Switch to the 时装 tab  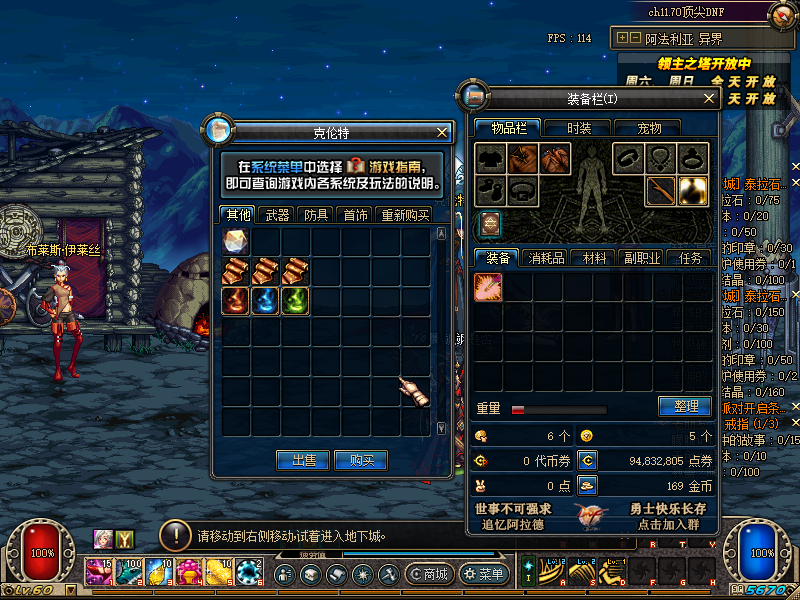[579, 128]
